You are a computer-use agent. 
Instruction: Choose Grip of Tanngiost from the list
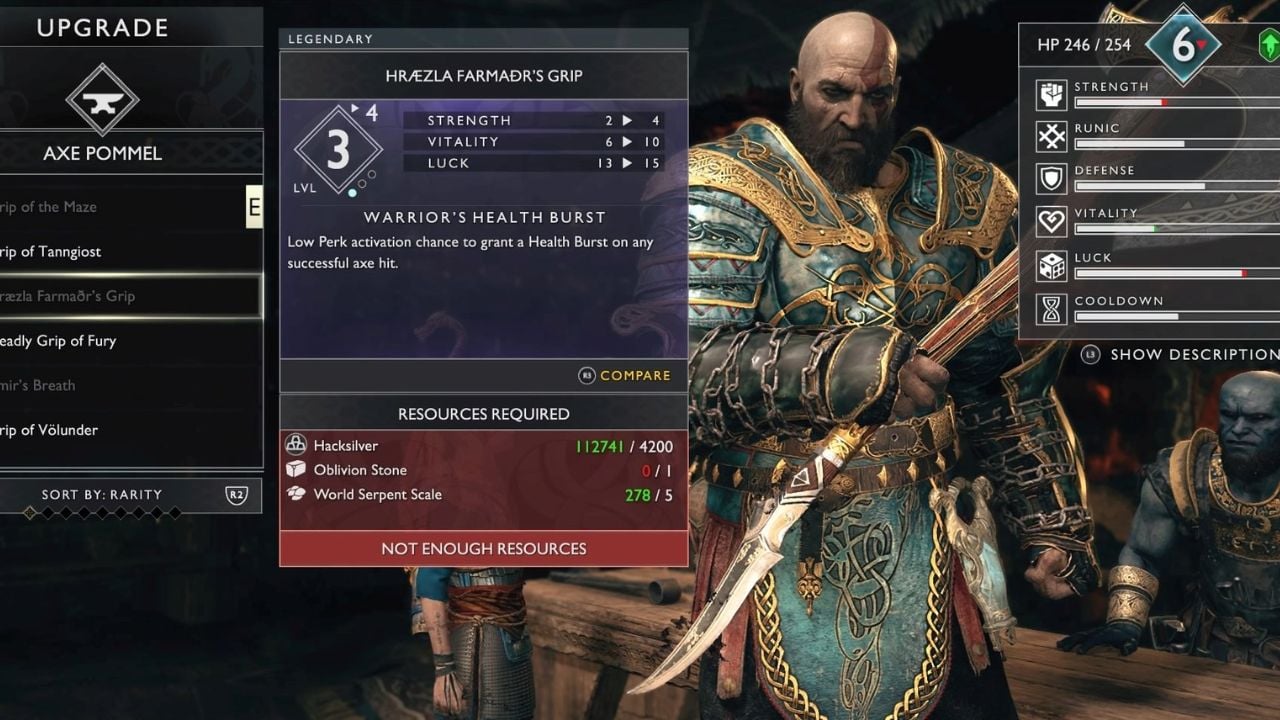tap(60, 252)
